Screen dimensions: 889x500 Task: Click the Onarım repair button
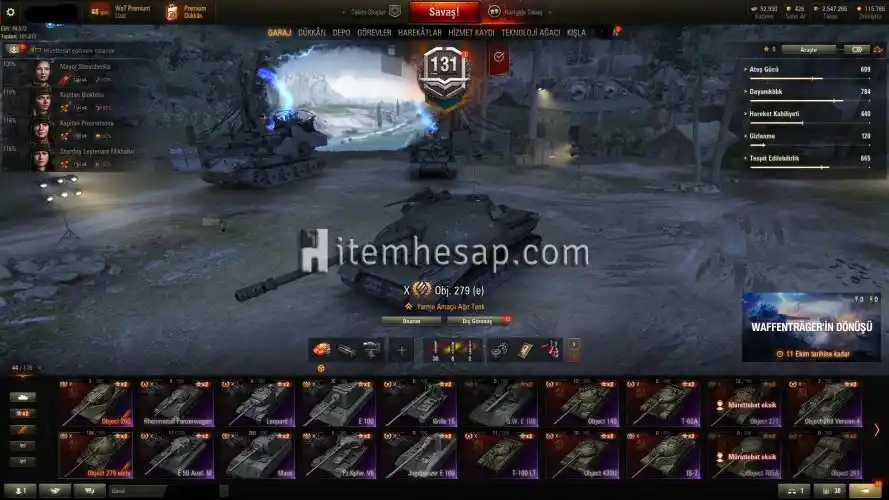412,321
